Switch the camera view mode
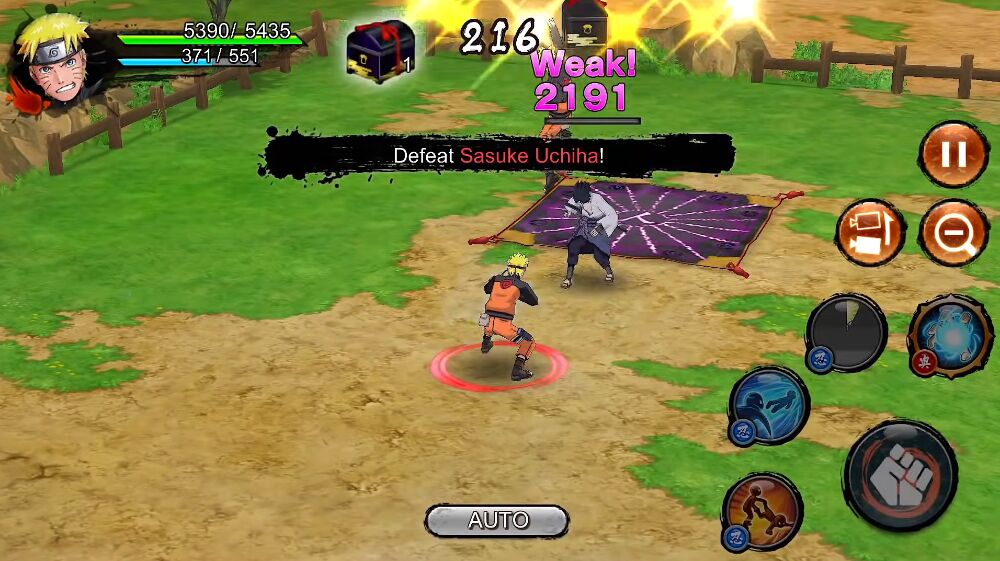This screenshot has width=1000, height=561. (x=870, y=232)
